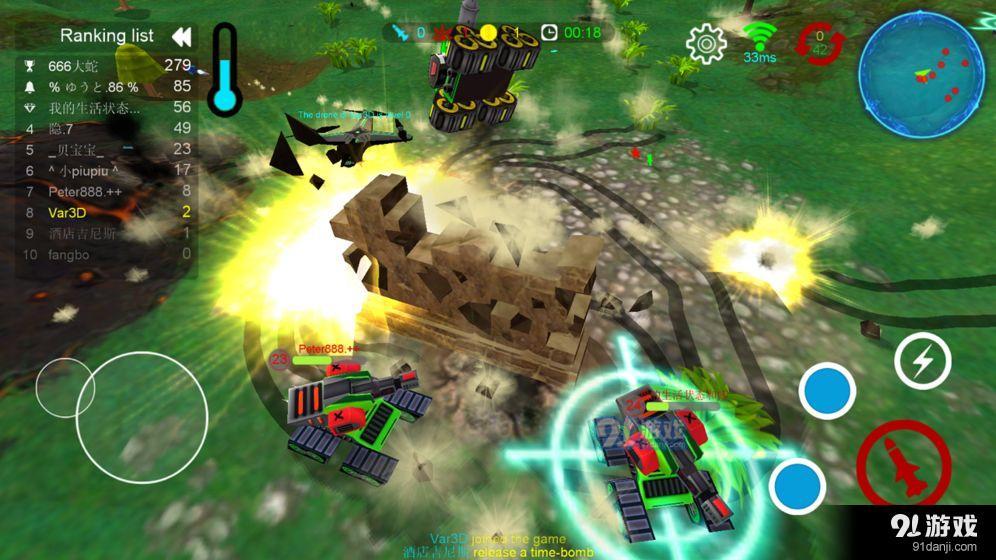The image size is (996, 560).
Task: Select the Var3D row in the ranking list
Action: click(106, 212)
